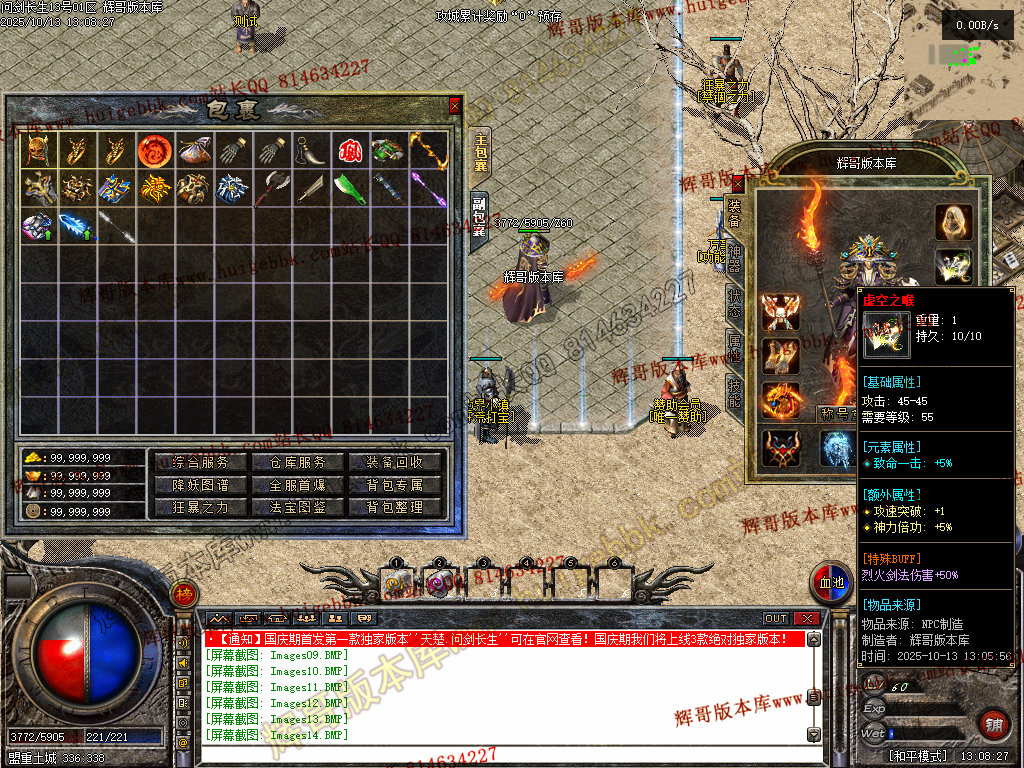Sort the bag with 背包整理

[x=395, y=507]
